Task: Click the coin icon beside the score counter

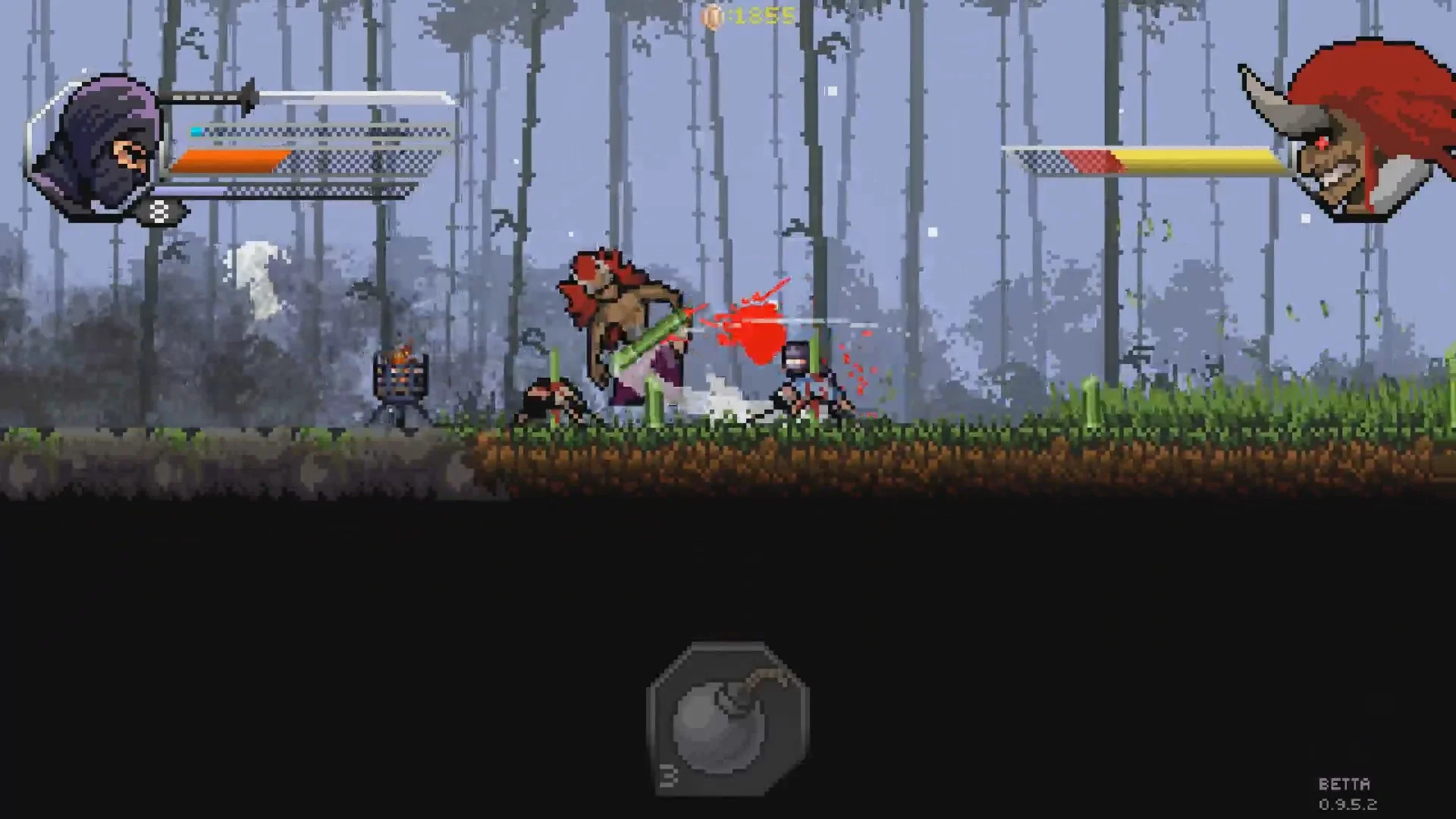Action: click(x=714, y=14)
